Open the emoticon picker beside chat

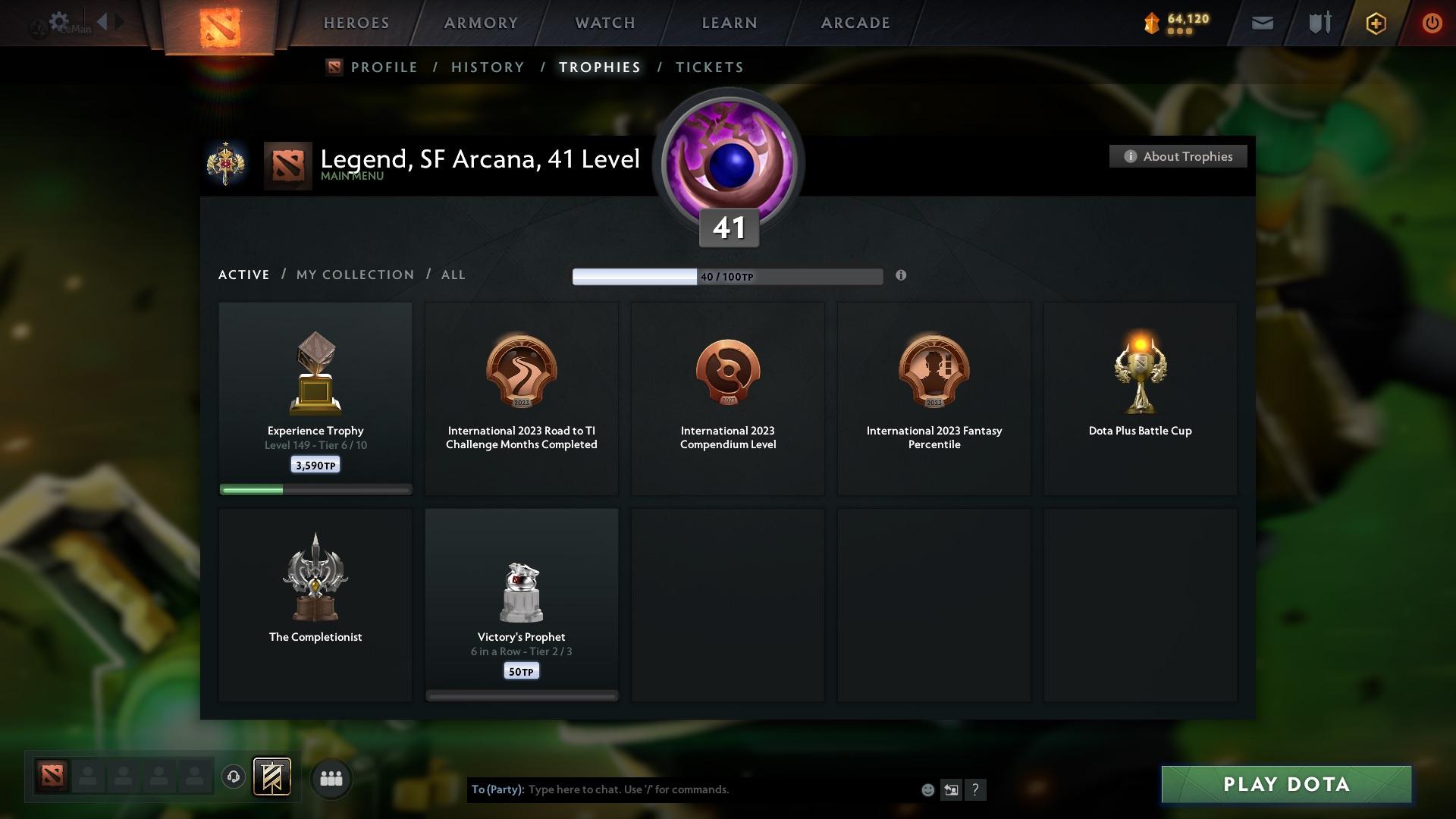(x=927, y=789)
